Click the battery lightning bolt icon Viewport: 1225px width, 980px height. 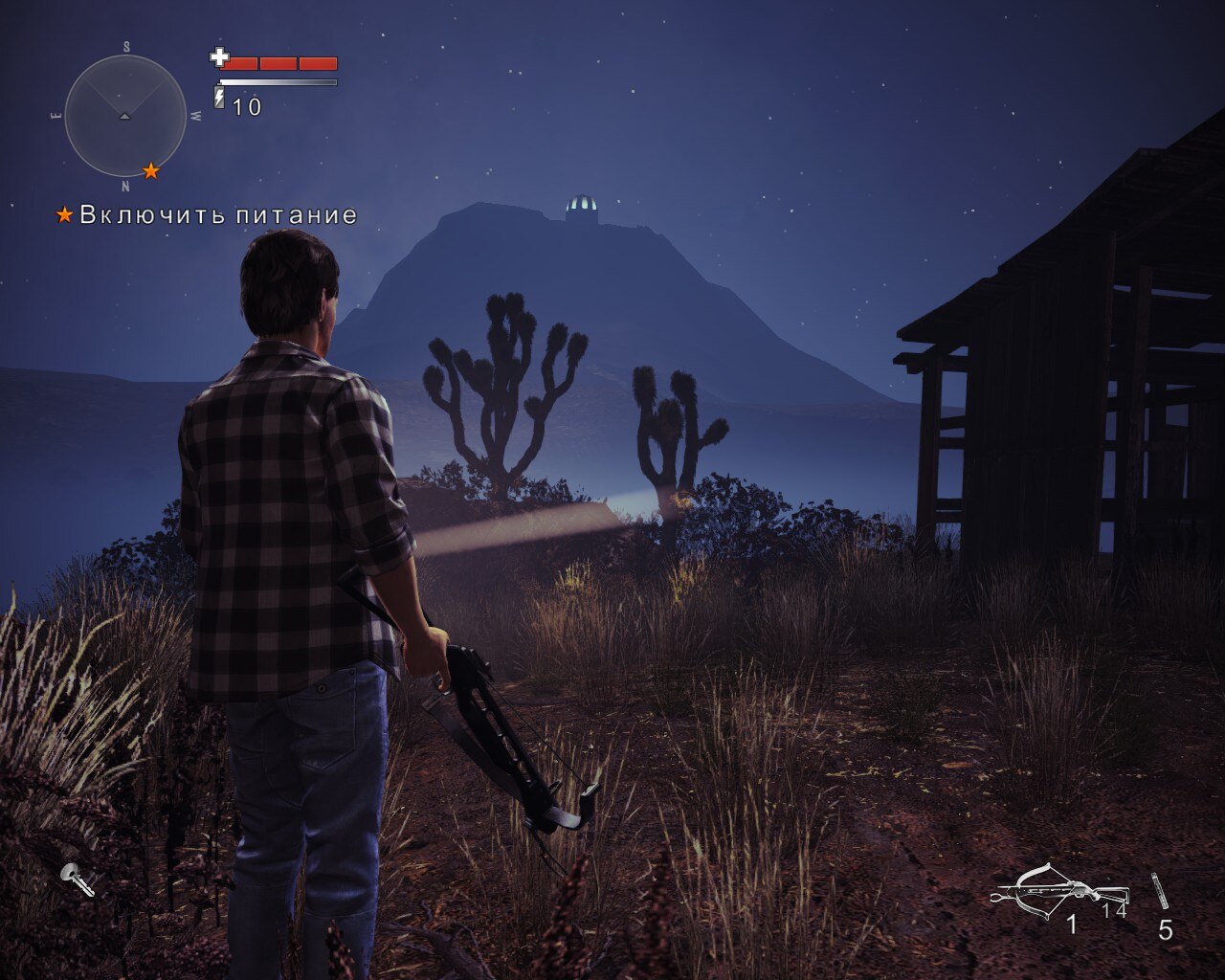point(219,99)
